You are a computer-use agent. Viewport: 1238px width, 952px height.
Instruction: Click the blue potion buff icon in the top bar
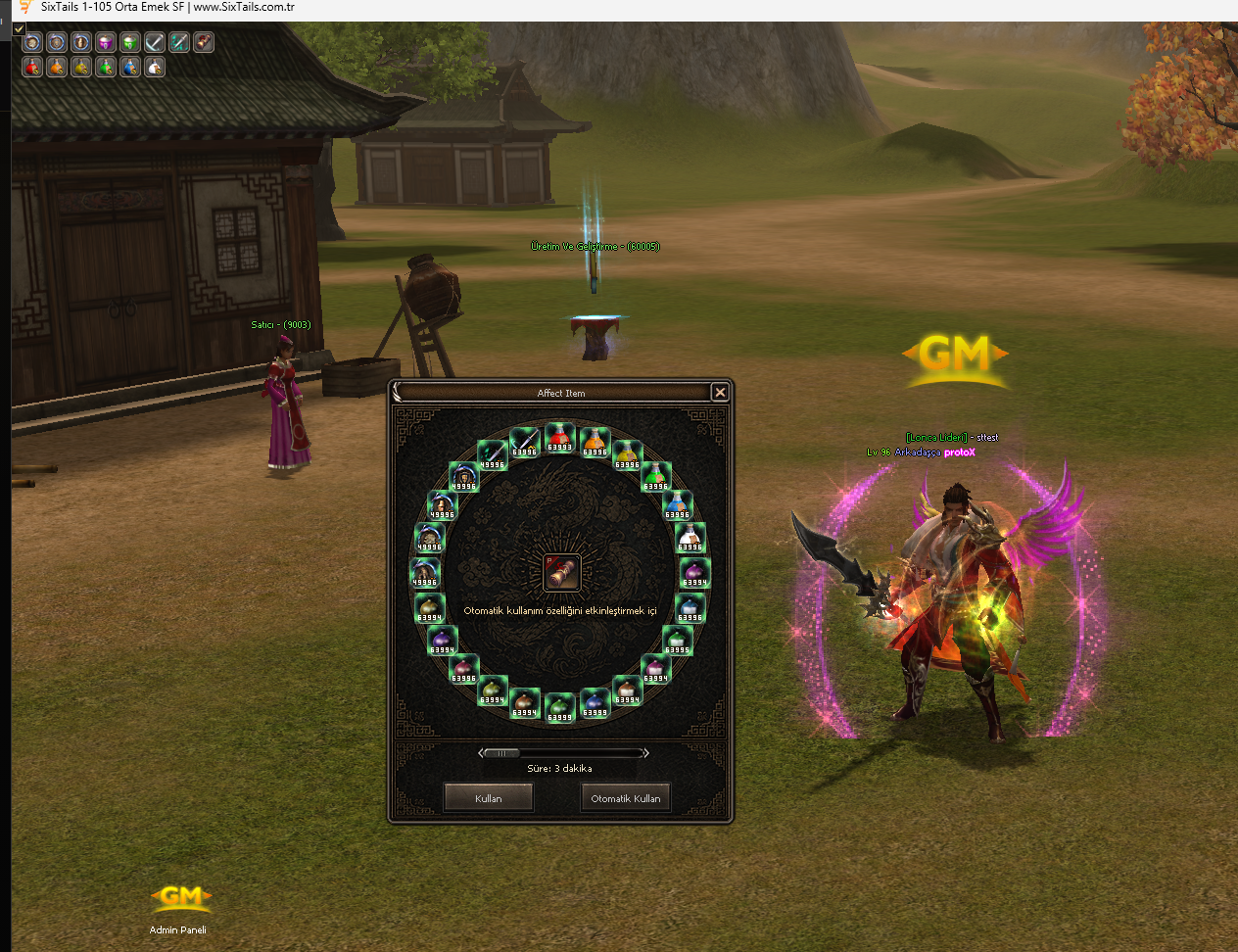pos(130,67)
